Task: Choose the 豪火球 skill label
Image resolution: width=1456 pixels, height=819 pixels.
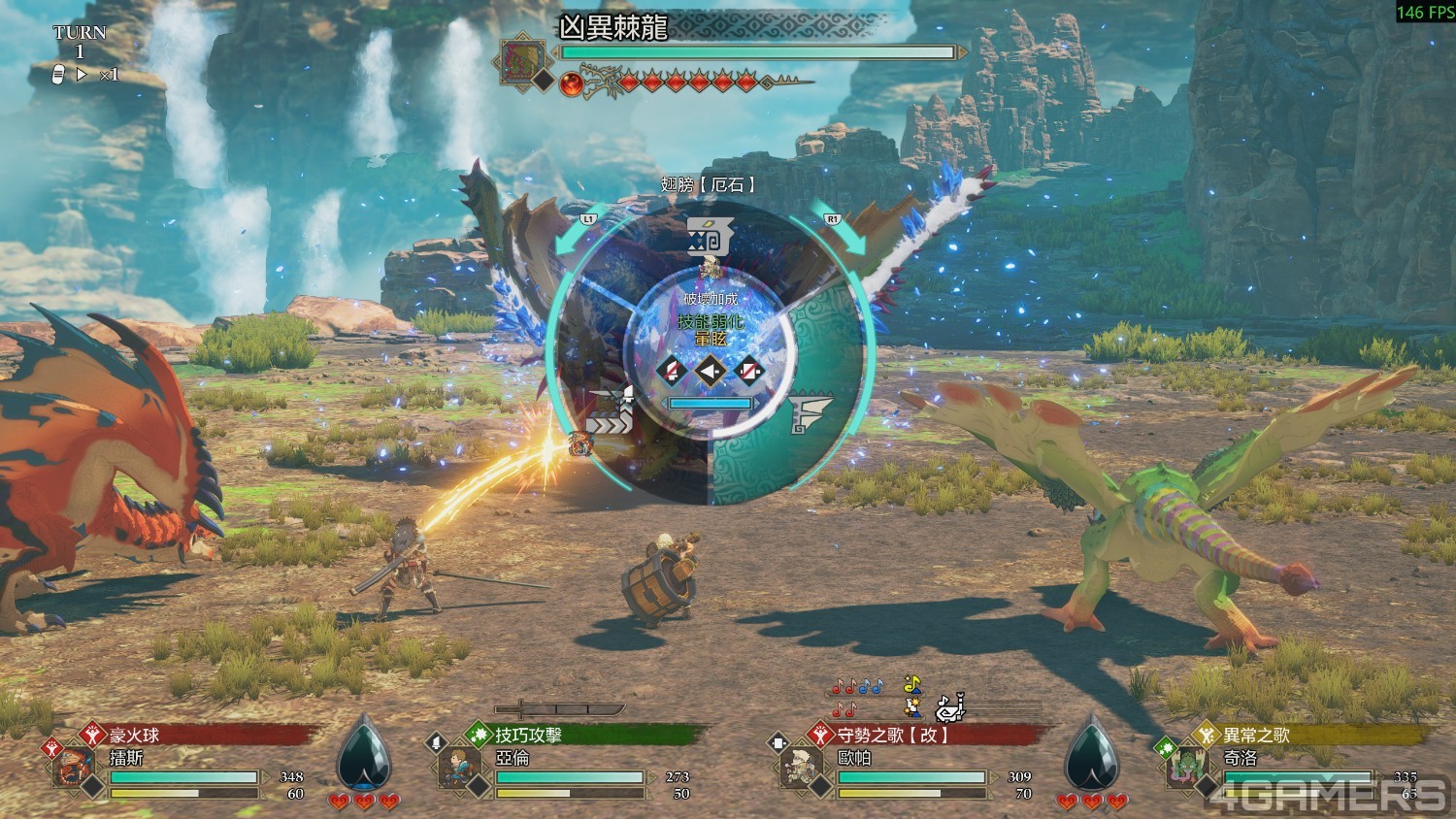Action: [x=134, y=735]
